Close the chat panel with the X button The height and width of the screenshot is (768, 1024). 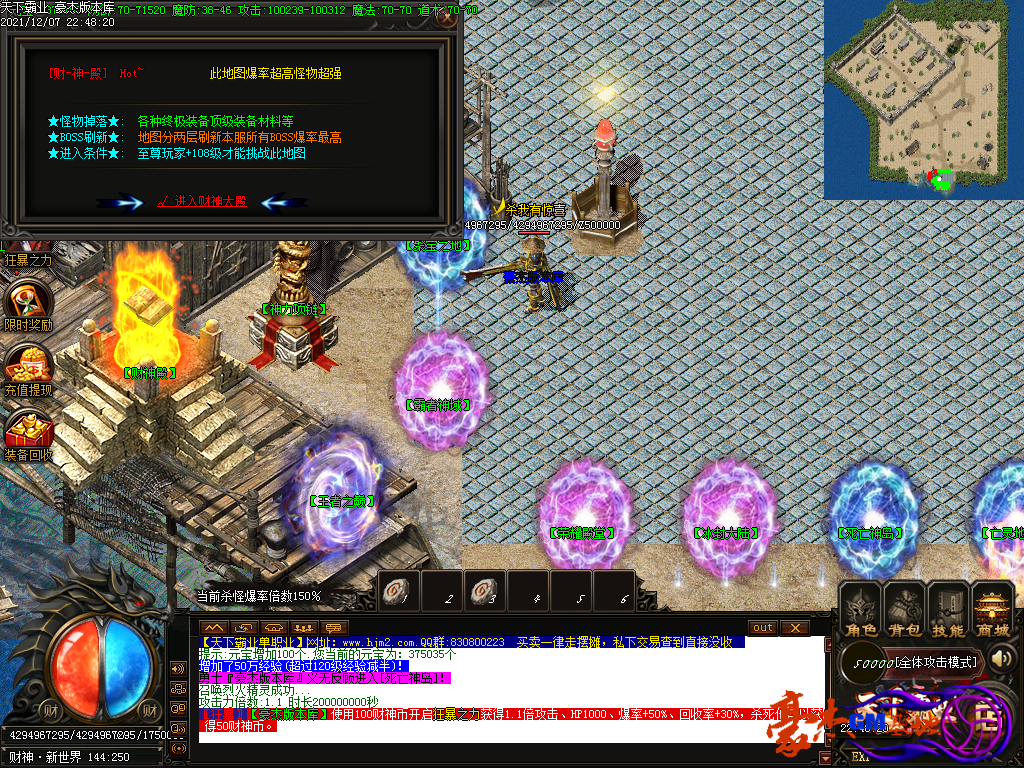pyautogui.click(x=795, y=627)
